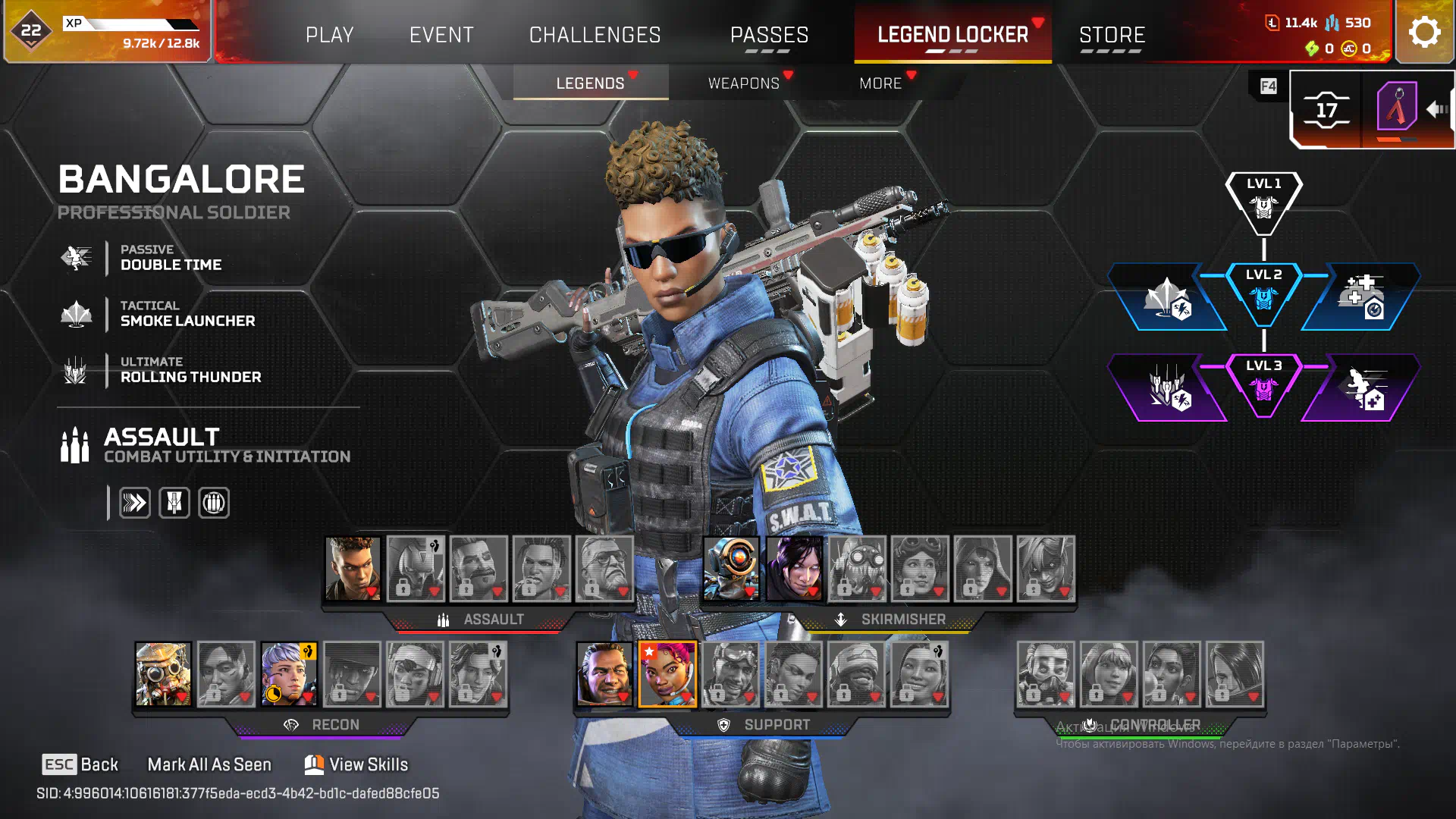Go back with the Back button
This screenshot has height=819, width=1456.
pos(80,764)
